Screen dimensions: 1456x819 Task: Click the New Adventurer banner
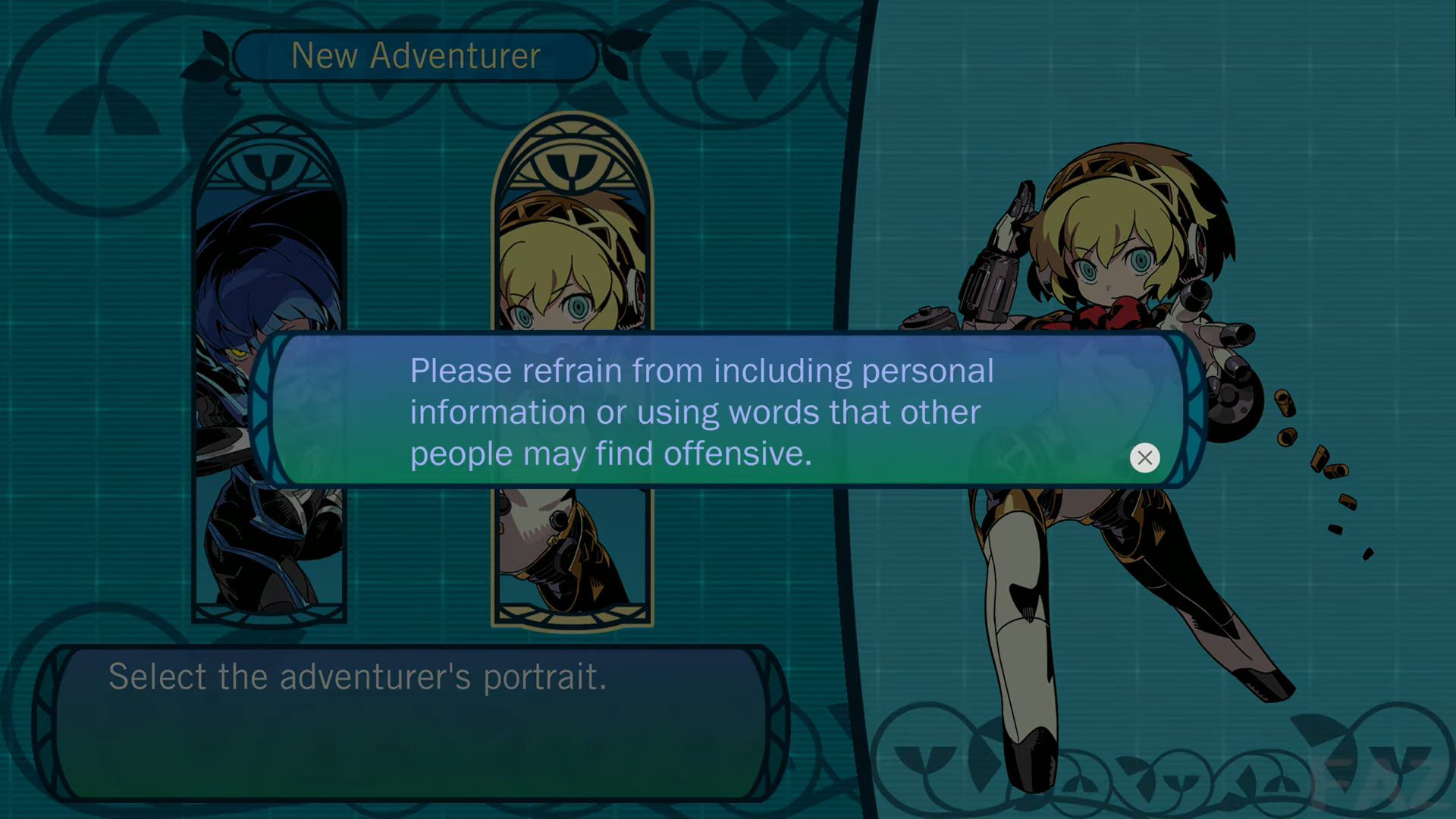[416, 55]
